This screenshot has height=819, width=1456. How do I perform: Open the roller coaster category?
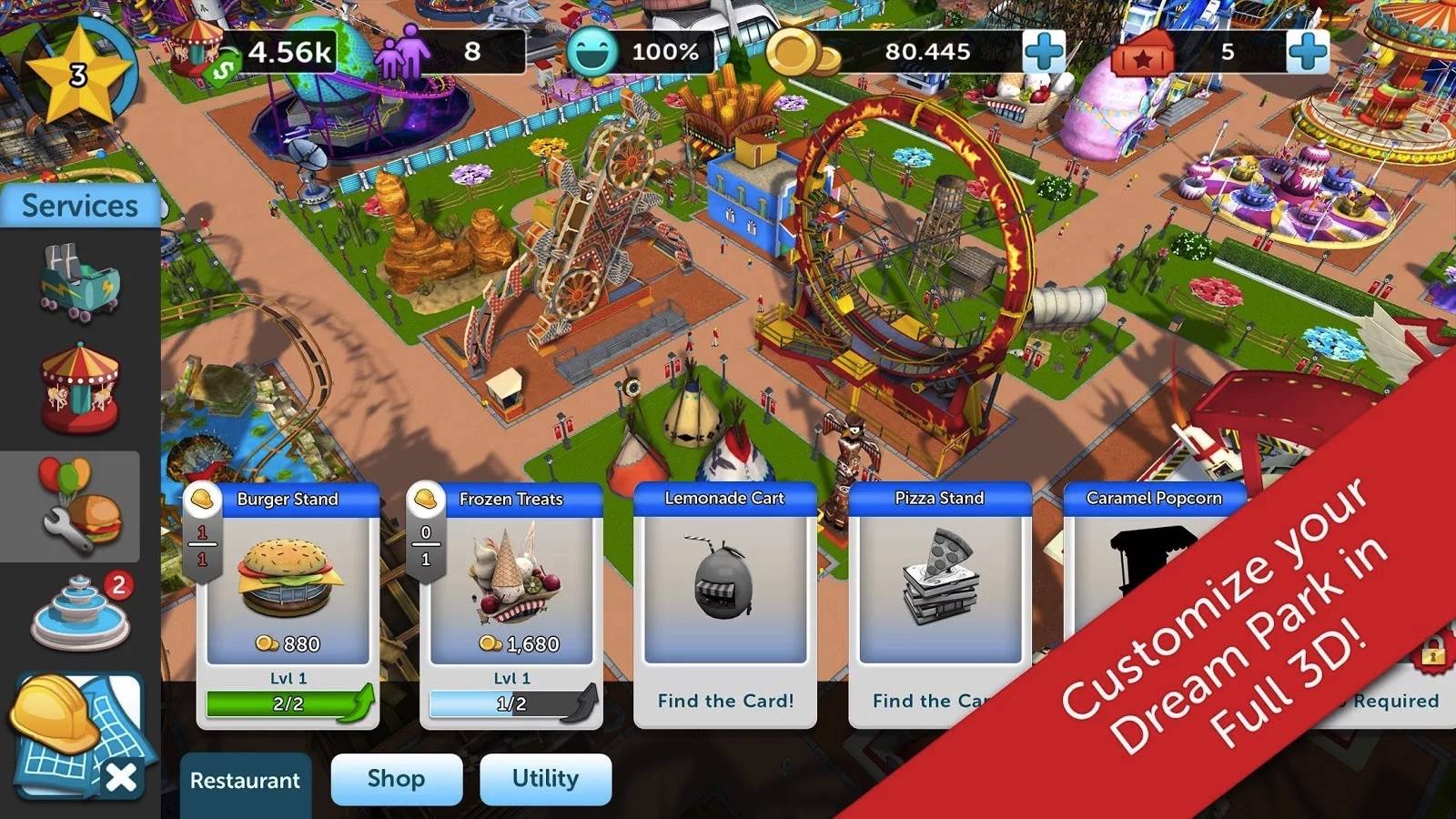tap(79, 282)
